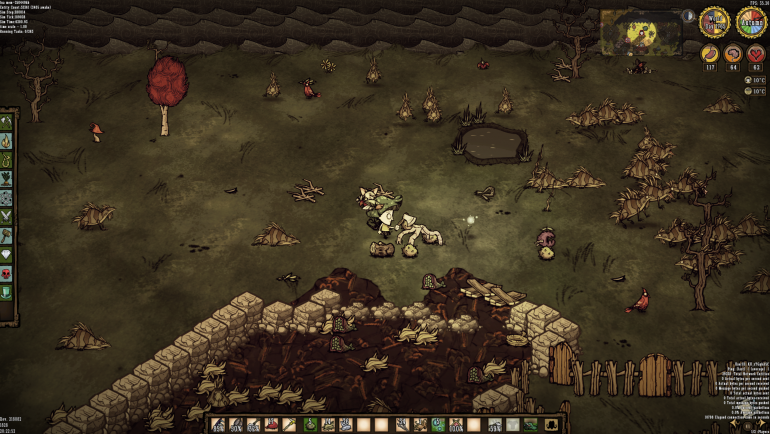Click the world day clock
This screenshot has height=434, width=770.
pyautogui.click(x=713, y=21)
